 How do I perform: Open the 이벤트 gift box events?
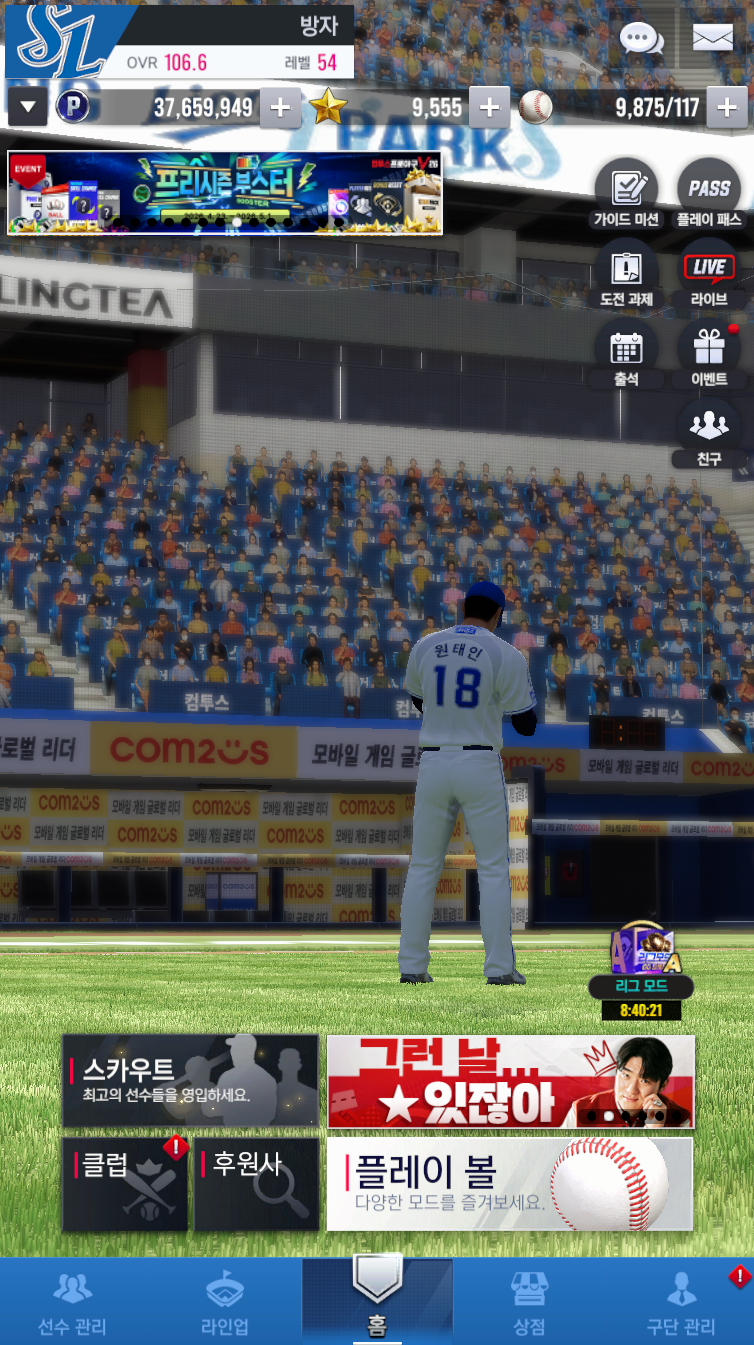pyautogui.click(x=709, y=354)
